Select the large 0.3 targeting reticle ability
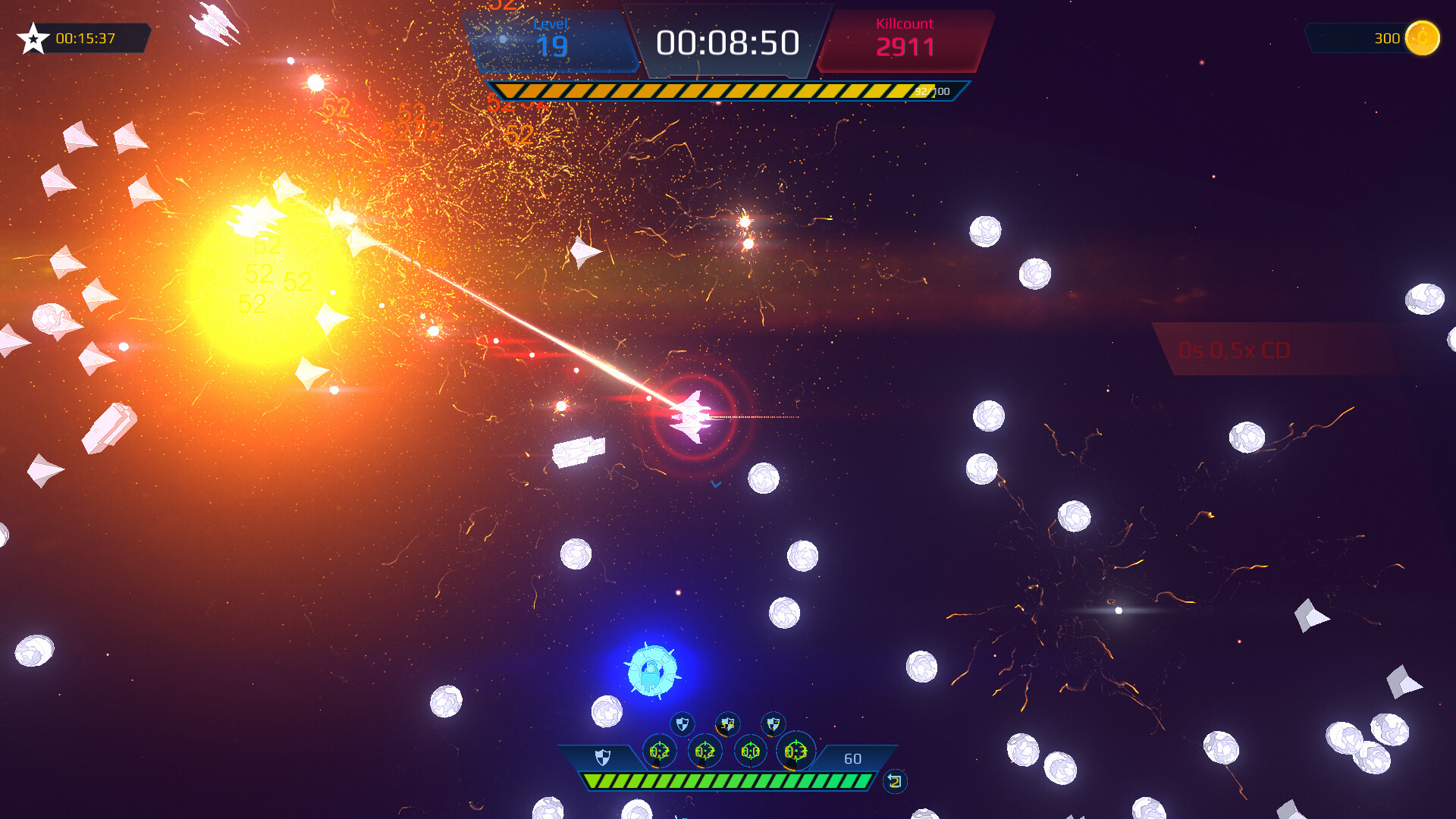The image size is (1456, 819). click(x=796, y=752)
